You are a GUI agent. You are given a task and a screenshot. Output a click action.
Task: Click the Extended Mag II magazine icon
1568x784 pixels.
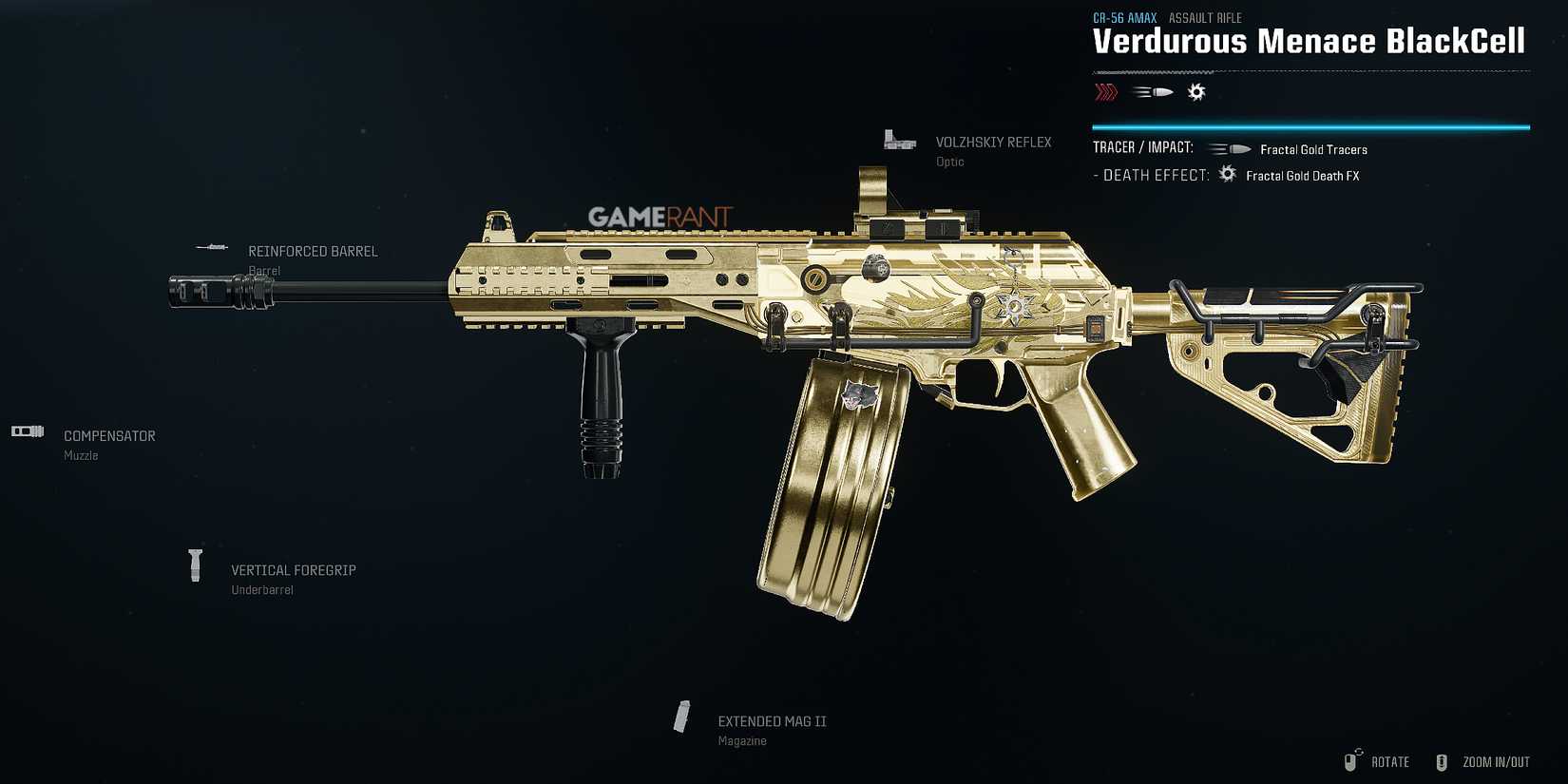click(682, 716)
